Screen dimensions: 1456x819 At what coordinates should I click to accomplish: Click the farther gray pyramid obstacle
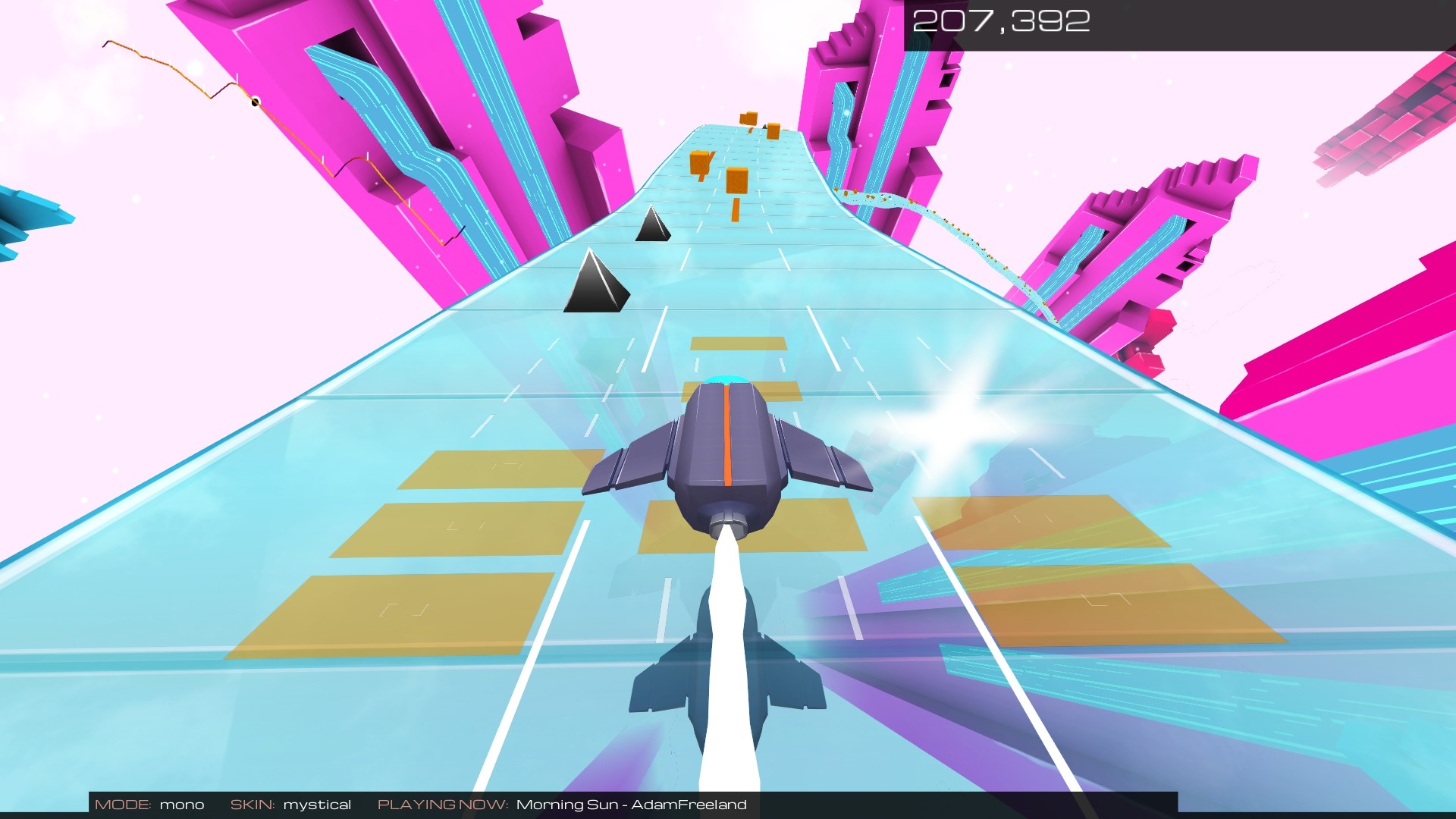point(653,227)
